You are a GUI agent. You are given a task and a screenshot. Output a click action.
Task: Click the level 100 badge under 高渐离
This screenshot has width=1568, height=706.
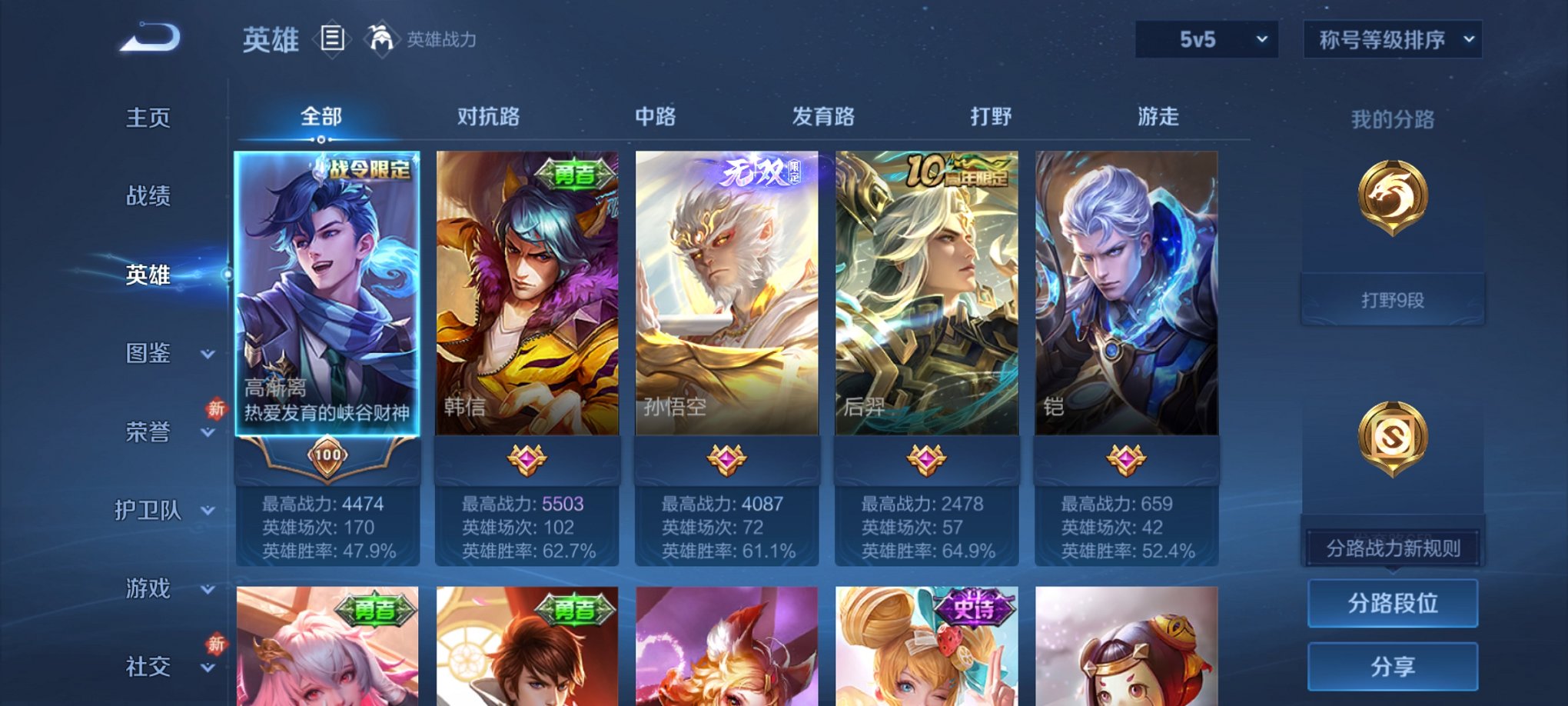coord(327,454)
